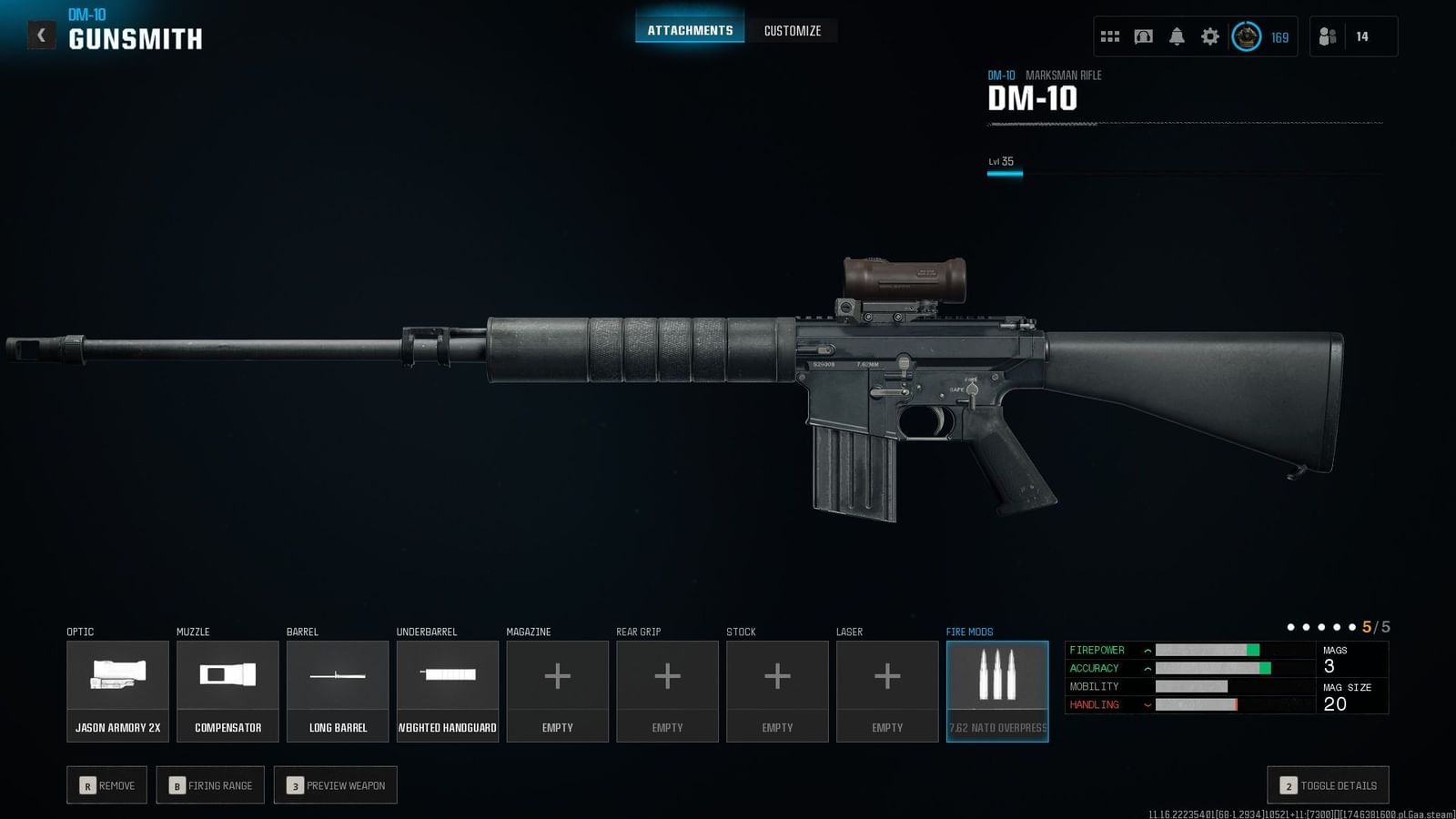This screenshot has height=819, width=1456.
Task: Switch to the Customize tab
Action: 792,30
